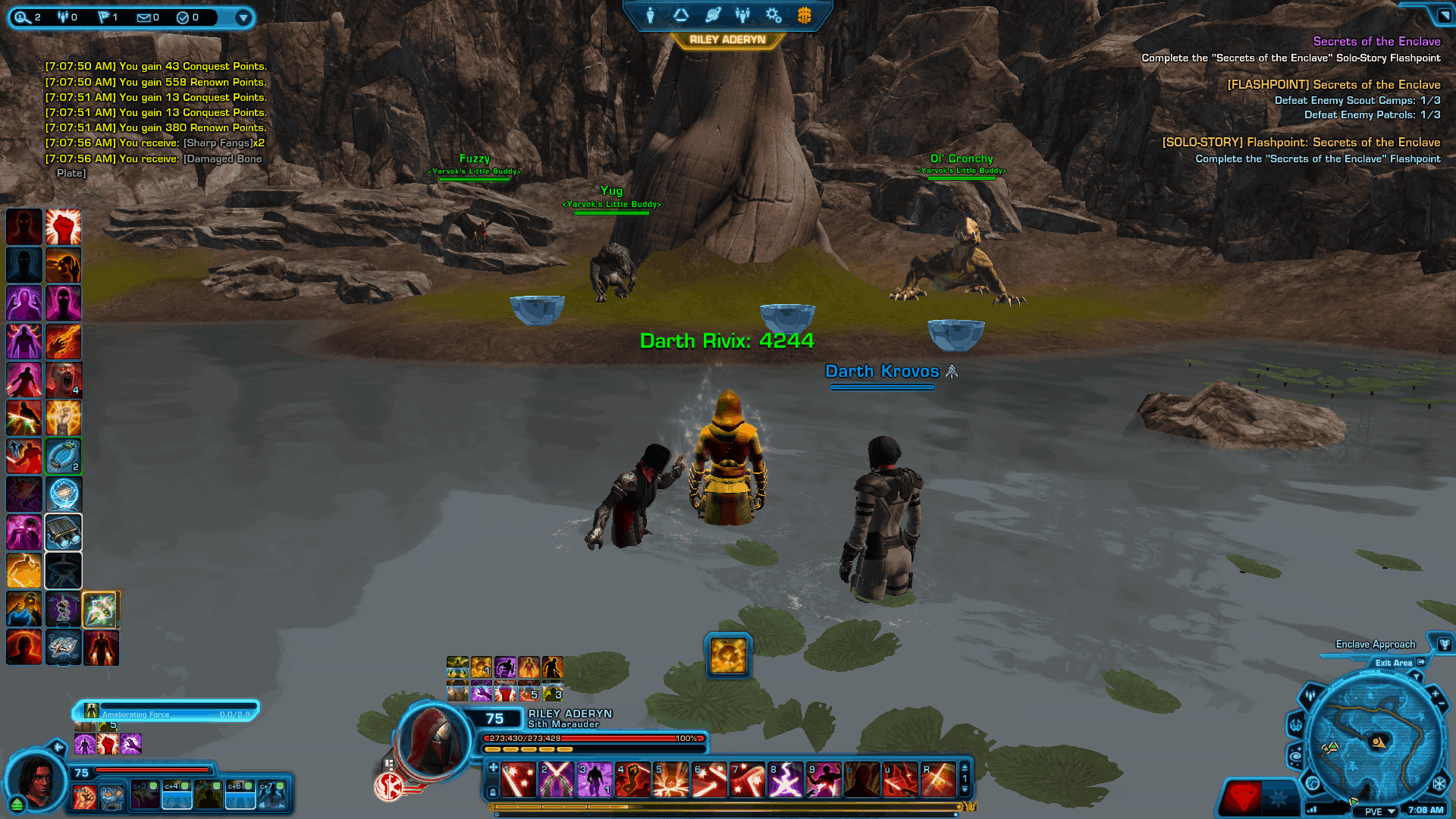Select the crew skills triangle menu item
The width and height of the screenshot is (1456, 819).
tap(680, 15)
